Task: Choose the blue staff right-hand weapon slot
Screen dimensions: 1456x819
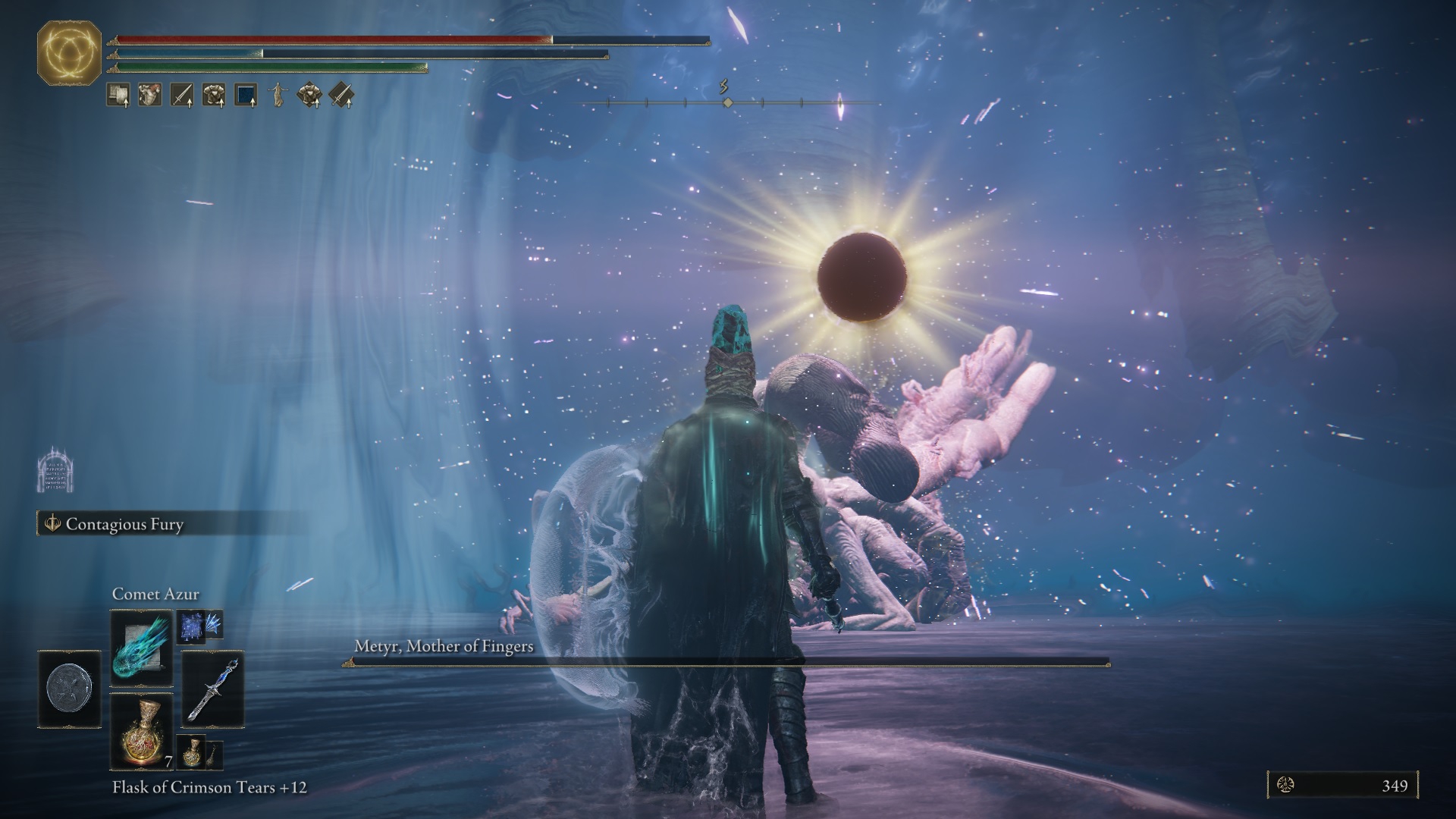Action: click(213, 689)
